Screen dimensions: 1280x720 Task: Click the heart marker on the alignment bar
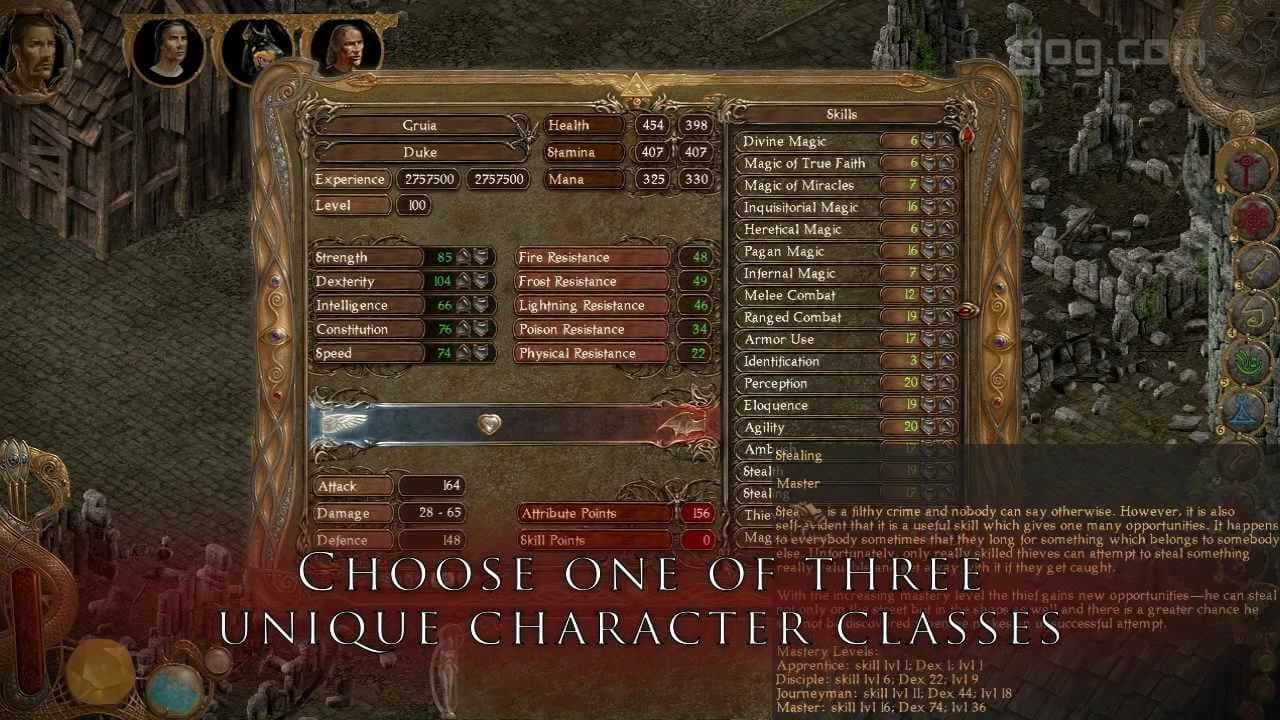(489, 423)
